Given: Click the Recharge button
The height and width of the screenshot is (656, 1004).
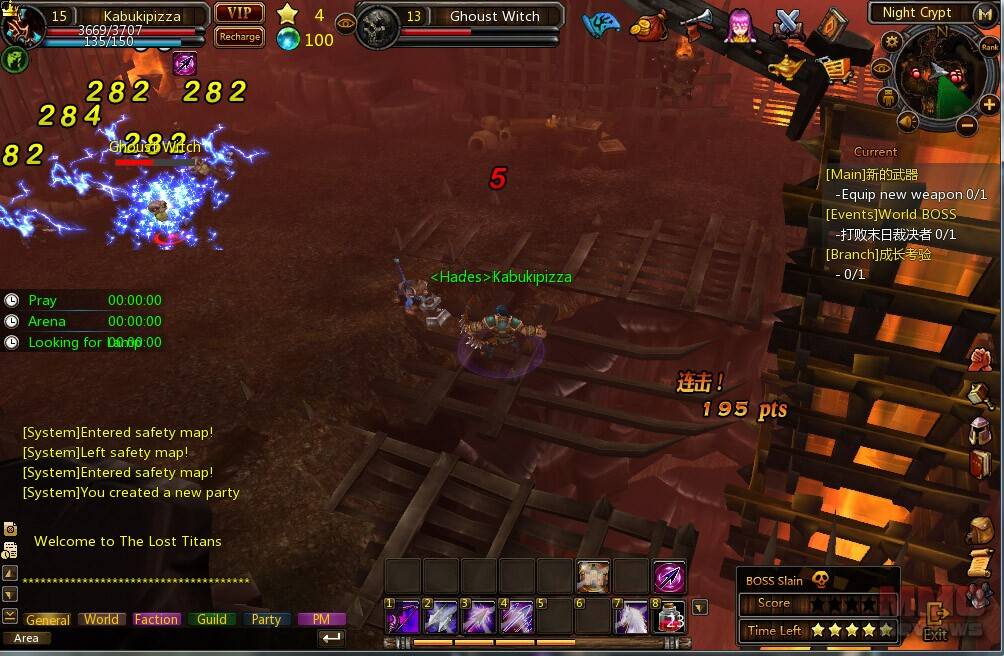Looking at the screenshot, I should [x=239, y=37].
